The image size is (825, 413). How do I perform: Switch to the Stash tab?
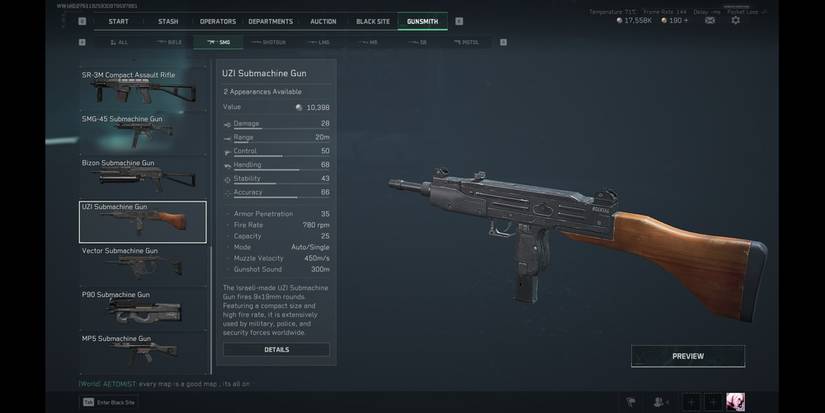pos(168,21)
